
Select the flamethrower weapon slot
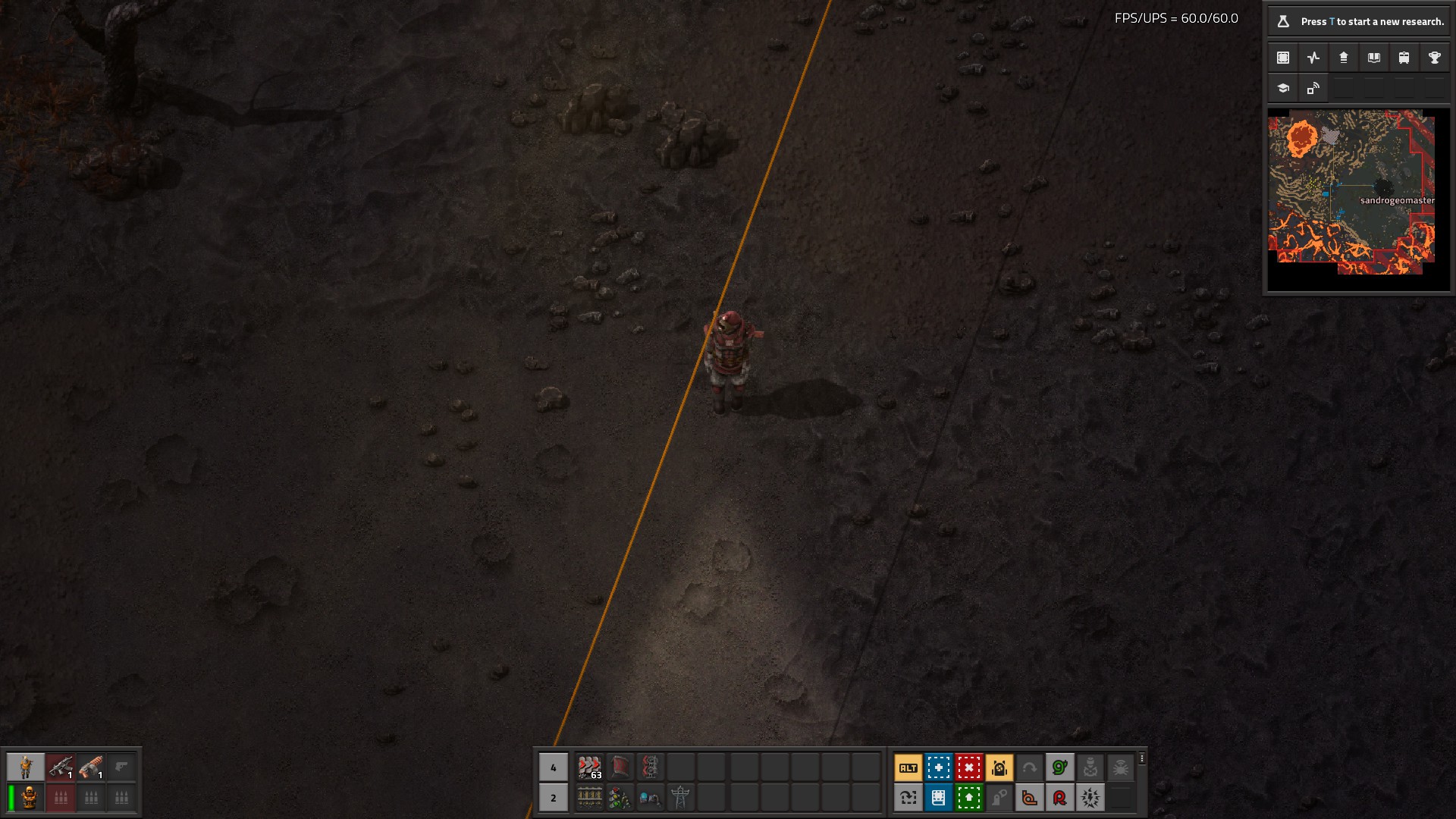pos(91,767)
